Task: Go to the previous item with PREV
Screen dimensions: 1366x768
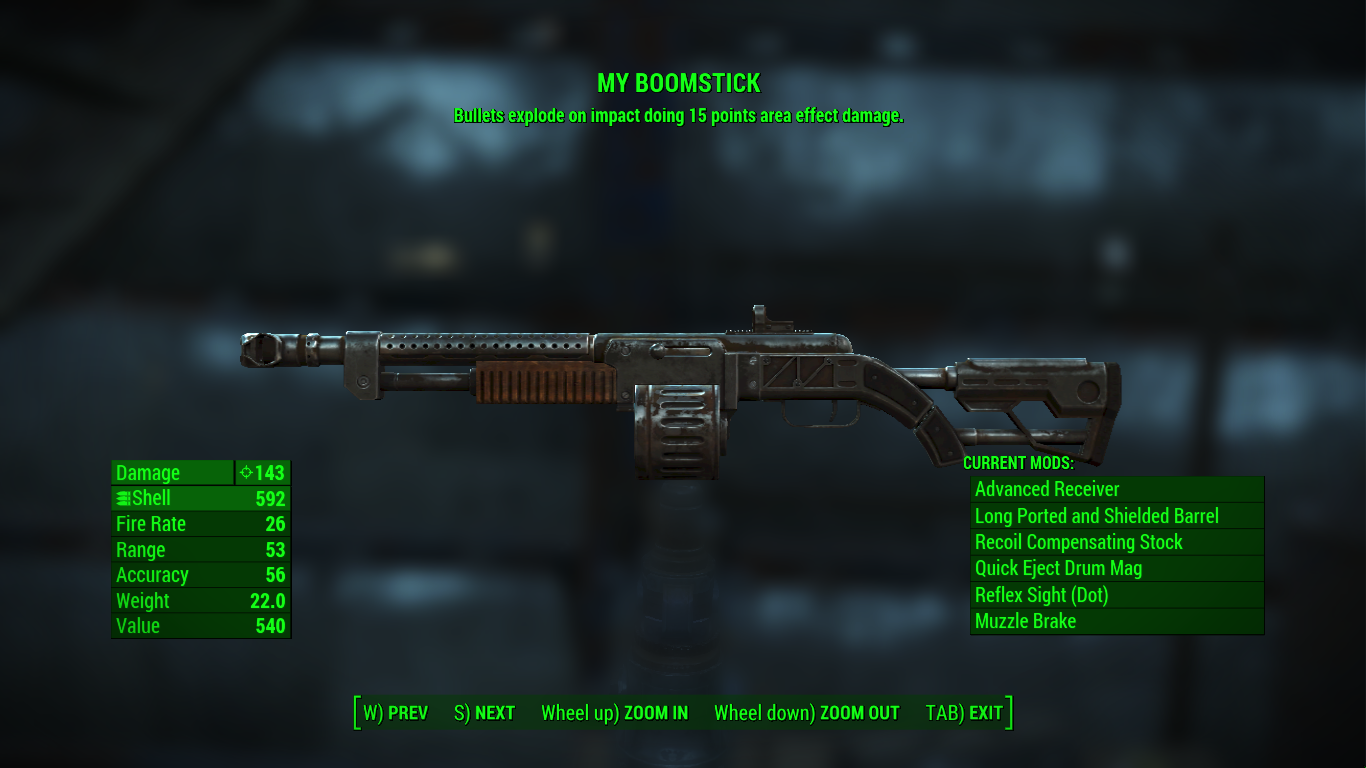Action: [x=396, y=713]
